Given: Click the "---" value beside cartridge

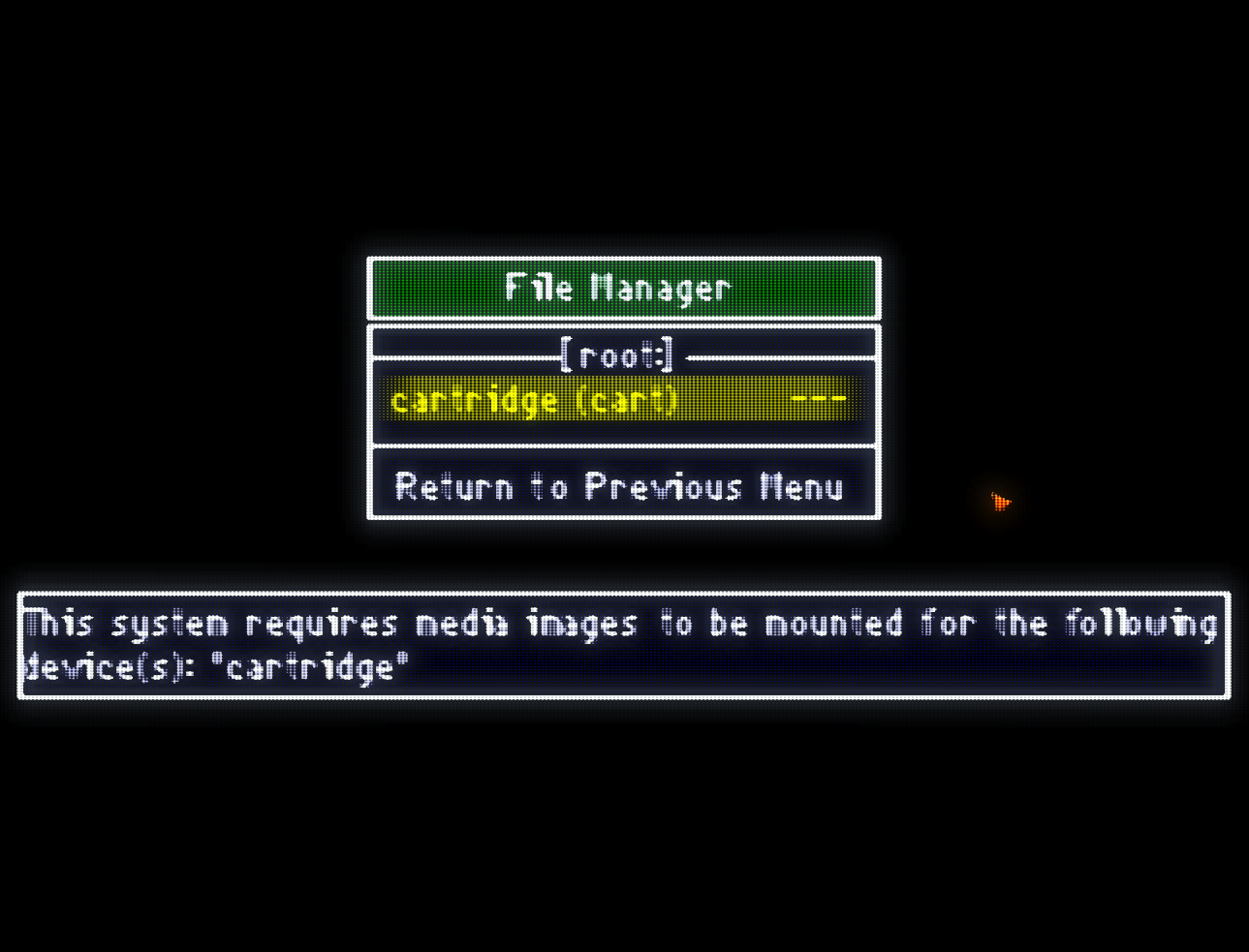Looking at the screenshot, I should click(820, 398).
